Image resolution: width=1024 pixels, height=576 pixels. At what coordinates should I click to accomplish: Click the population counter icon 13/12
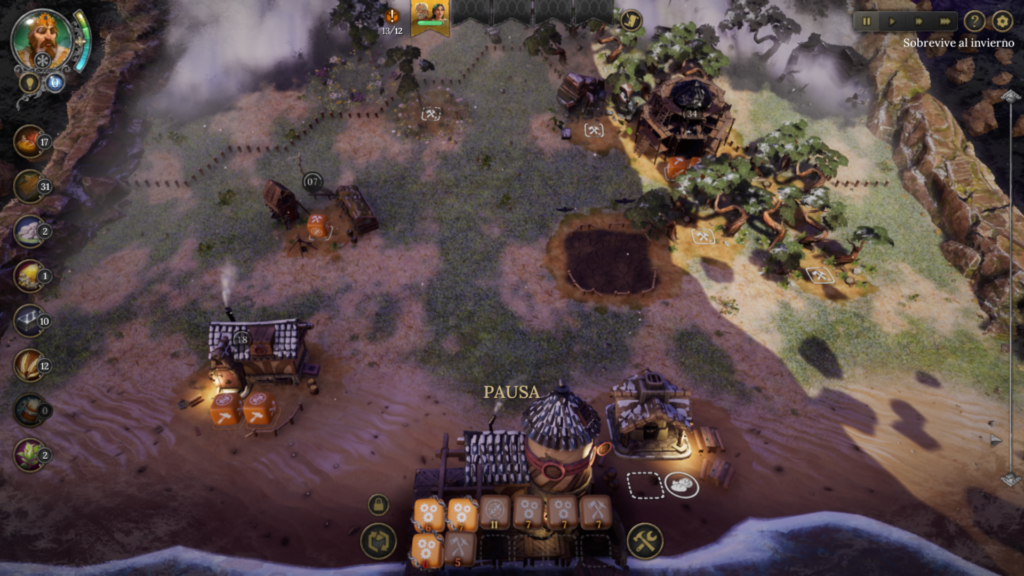pos(392,18)
